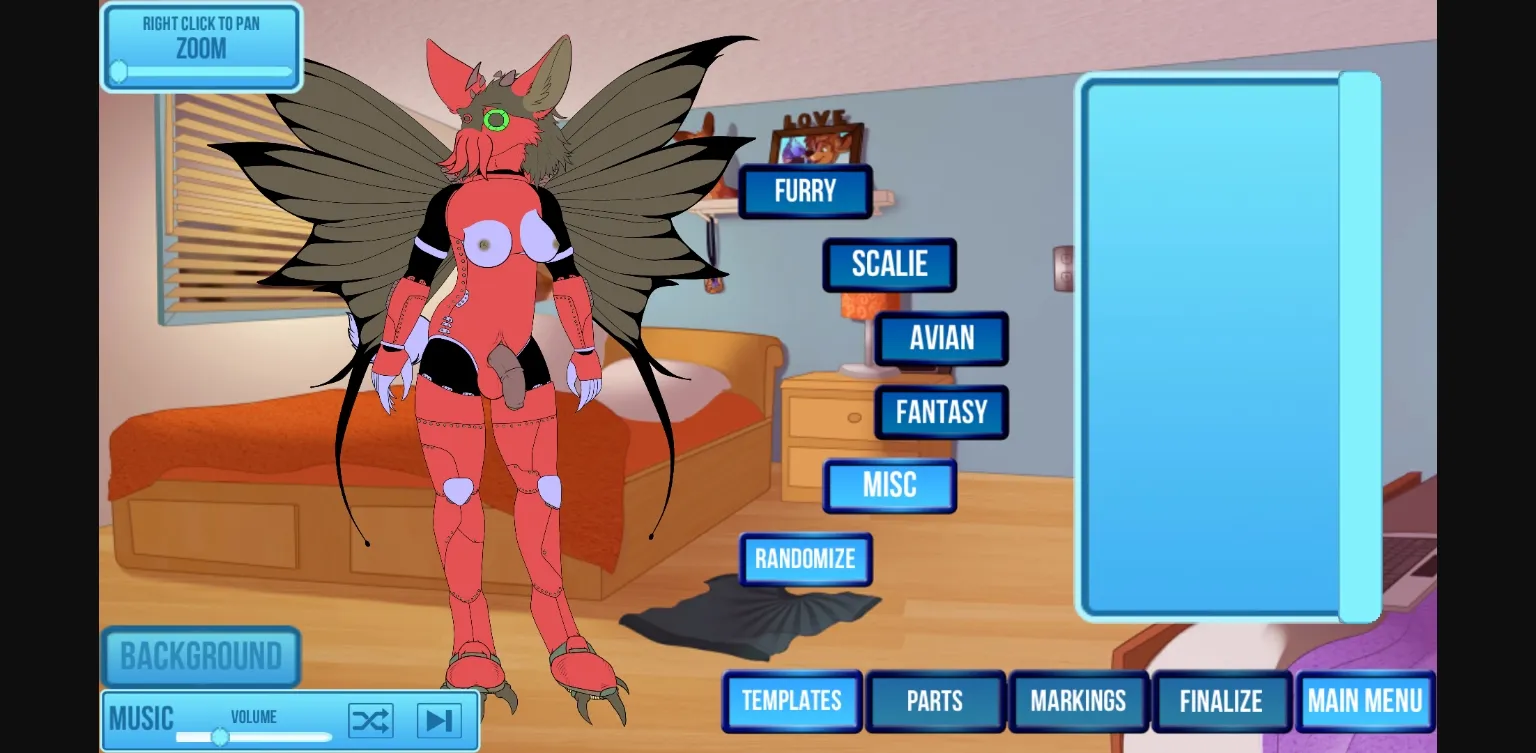Open the BACKGROUND selector
The image size is (1536, 753).
(x=201, y=656)
